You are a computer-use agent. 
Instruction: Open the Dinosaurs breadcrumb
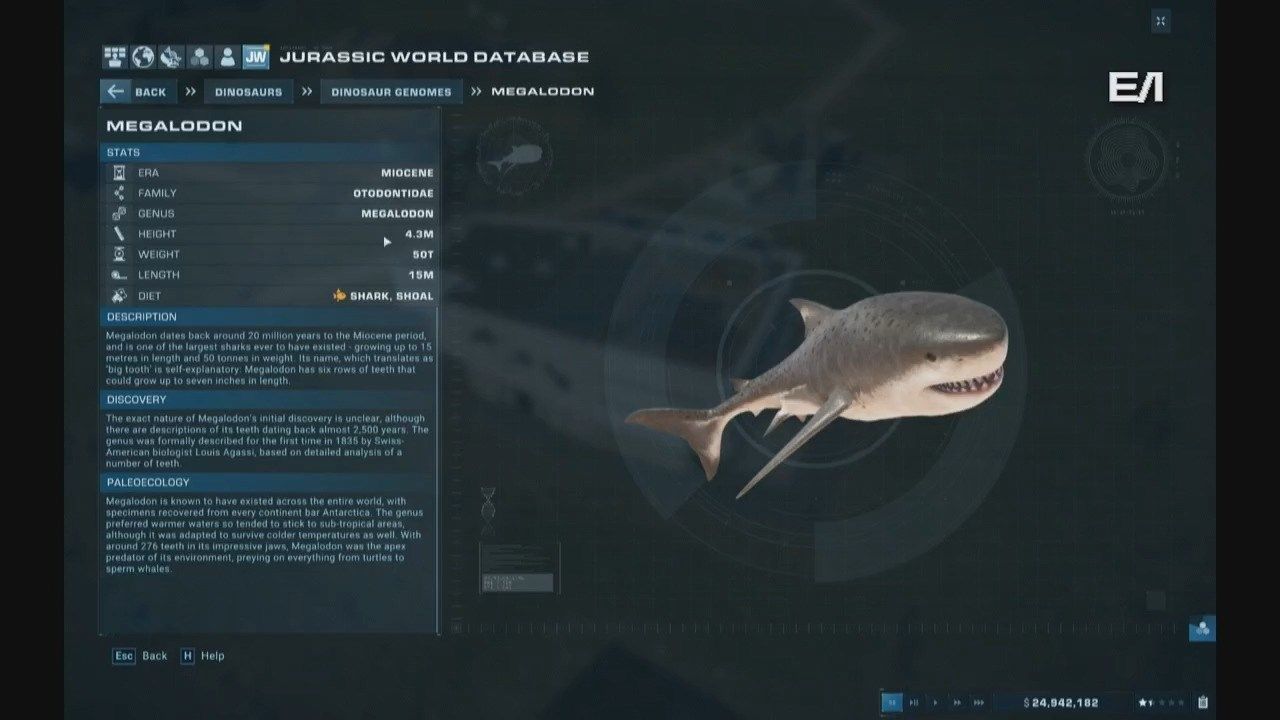(249, 92)
